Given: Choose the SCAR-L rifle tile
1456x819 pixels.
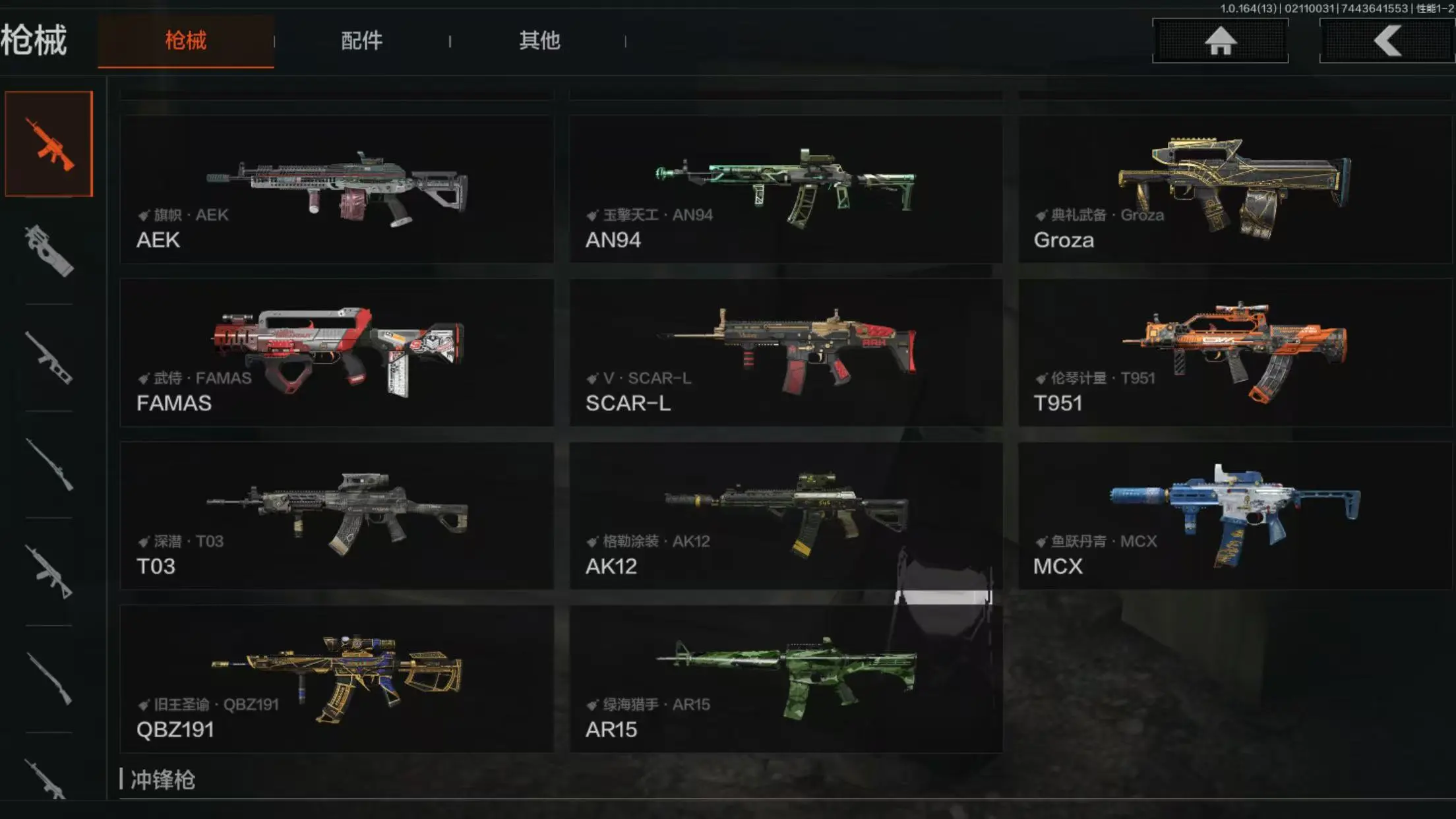Looking at the screenshot, I should coord(785,353).
